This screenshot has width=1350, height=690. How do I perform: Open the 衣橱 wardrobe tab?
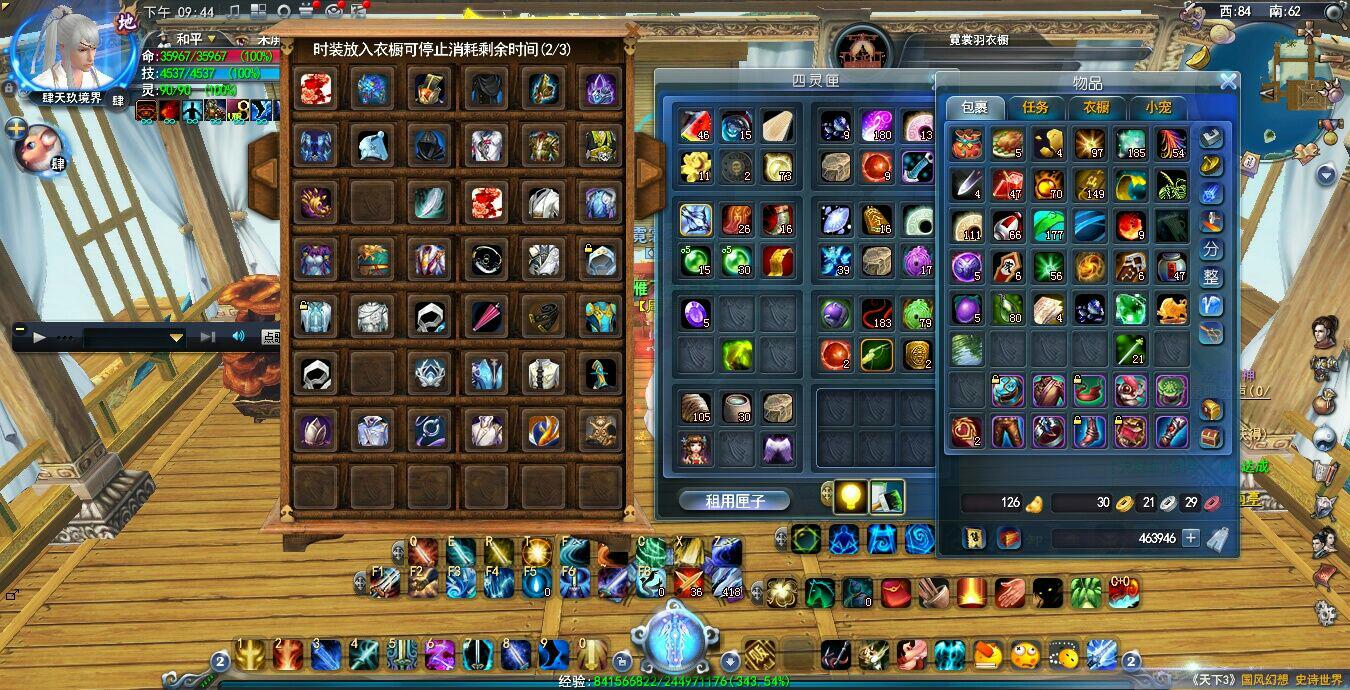tap(1097, 108)
